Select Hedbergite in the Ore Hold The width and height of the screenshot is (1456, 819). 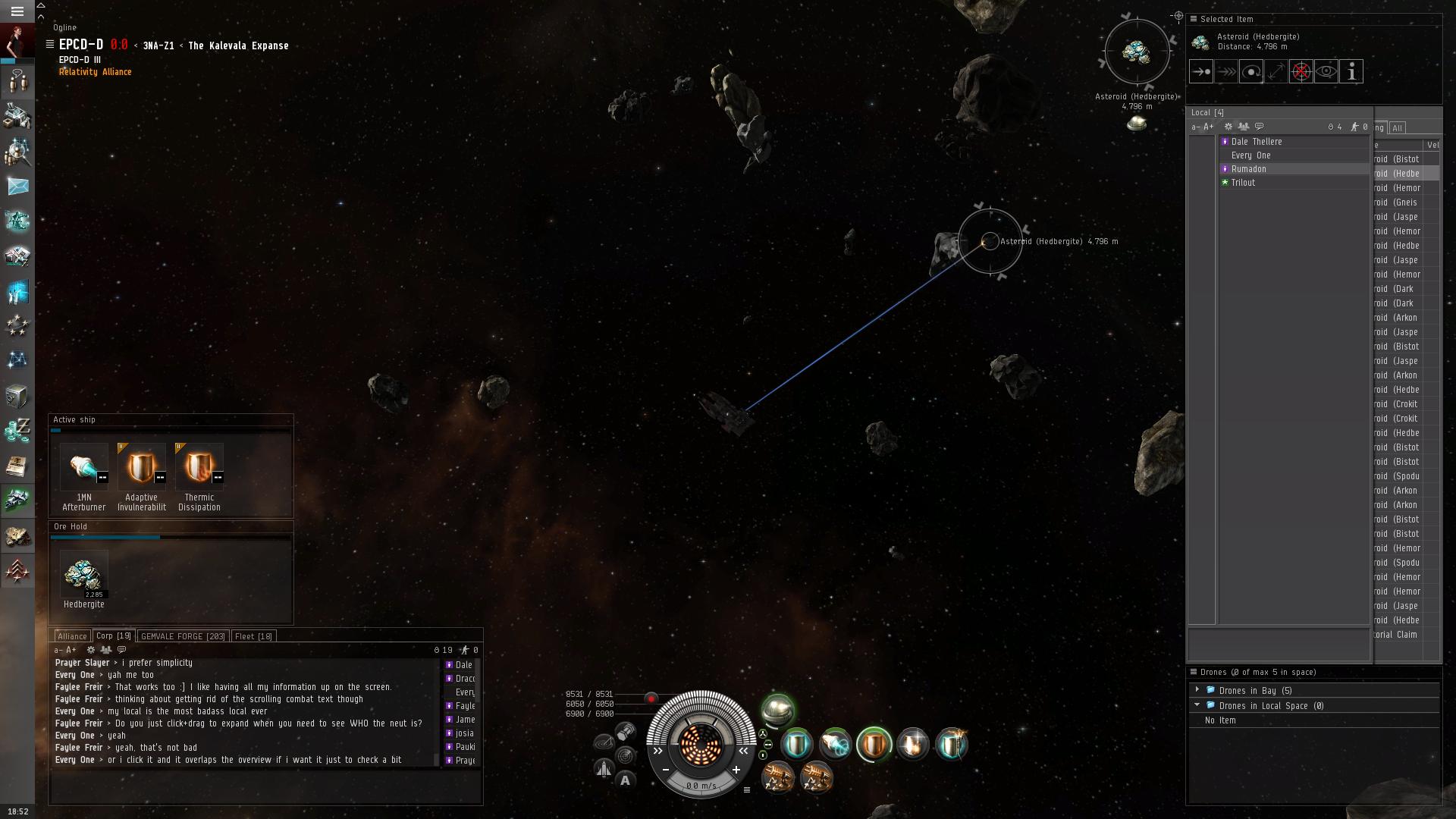coord(83,575)
